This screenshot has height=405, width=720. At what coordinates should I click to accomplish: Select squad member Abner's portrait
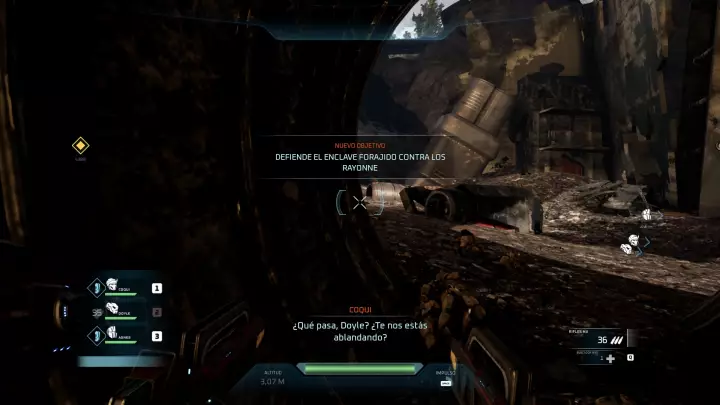112,334
